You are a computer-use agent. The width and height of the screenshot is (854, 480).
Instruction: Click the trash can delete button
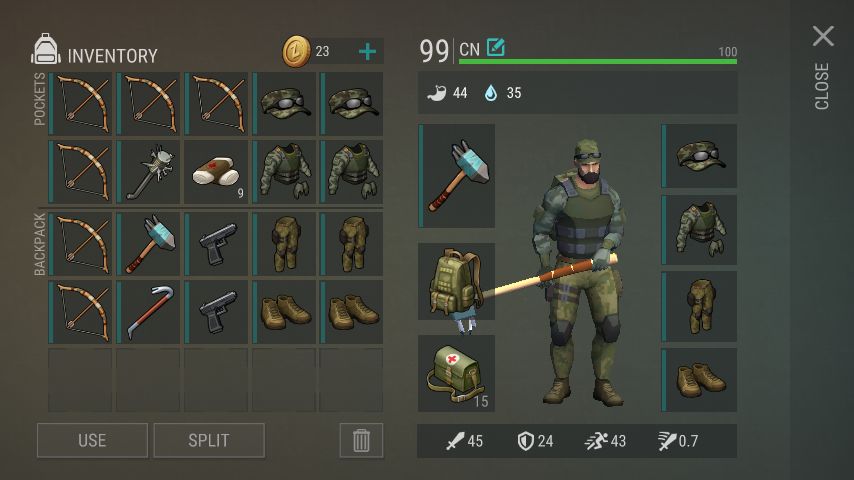click(361, 440)
